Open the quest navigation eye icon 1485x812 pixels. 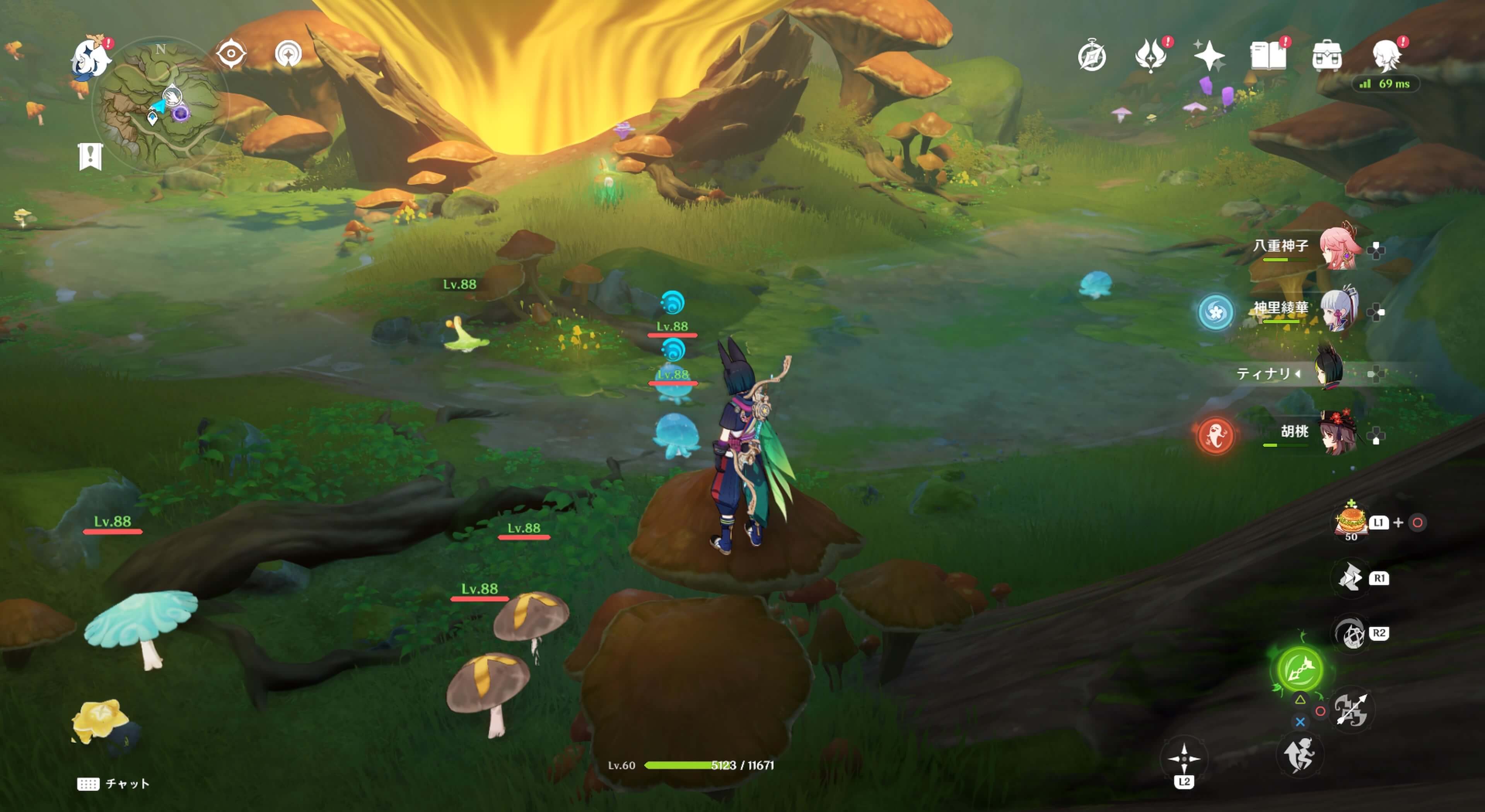(x=231, y=54)
